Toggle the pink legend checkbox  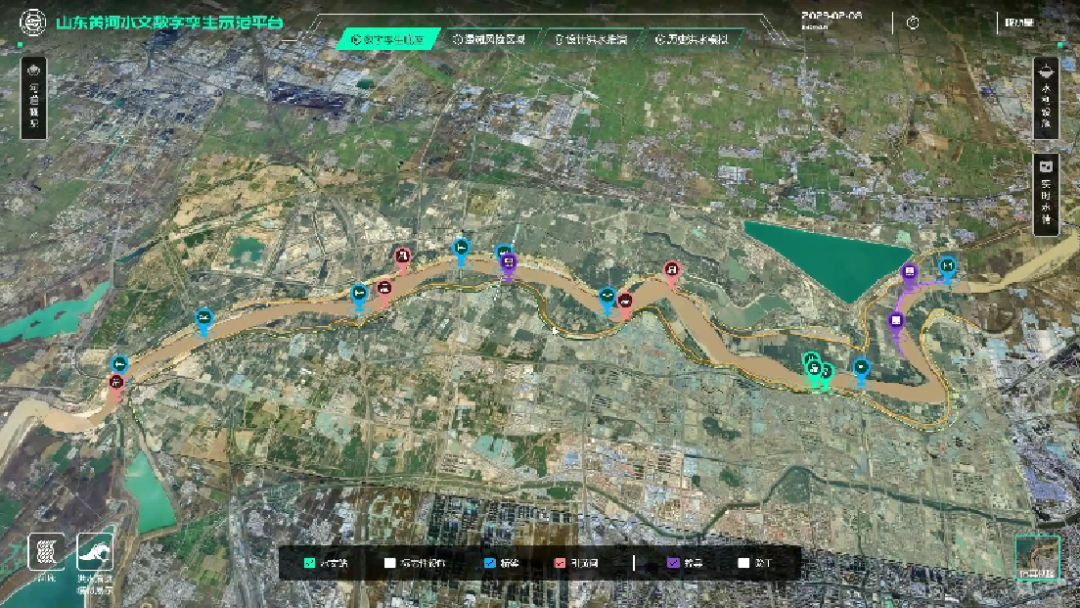560,563
